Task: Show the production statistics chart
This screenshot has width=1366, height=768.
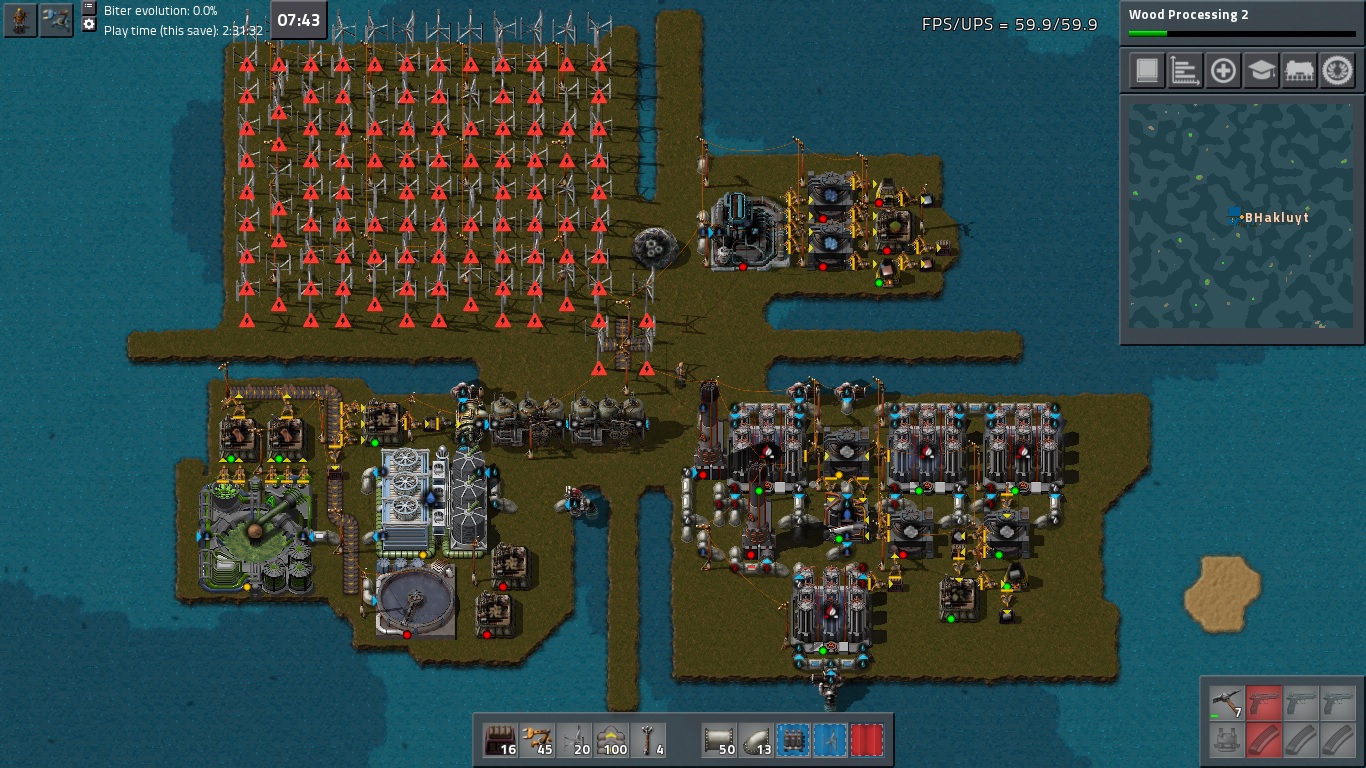Action: click(x=1185, y=71)
